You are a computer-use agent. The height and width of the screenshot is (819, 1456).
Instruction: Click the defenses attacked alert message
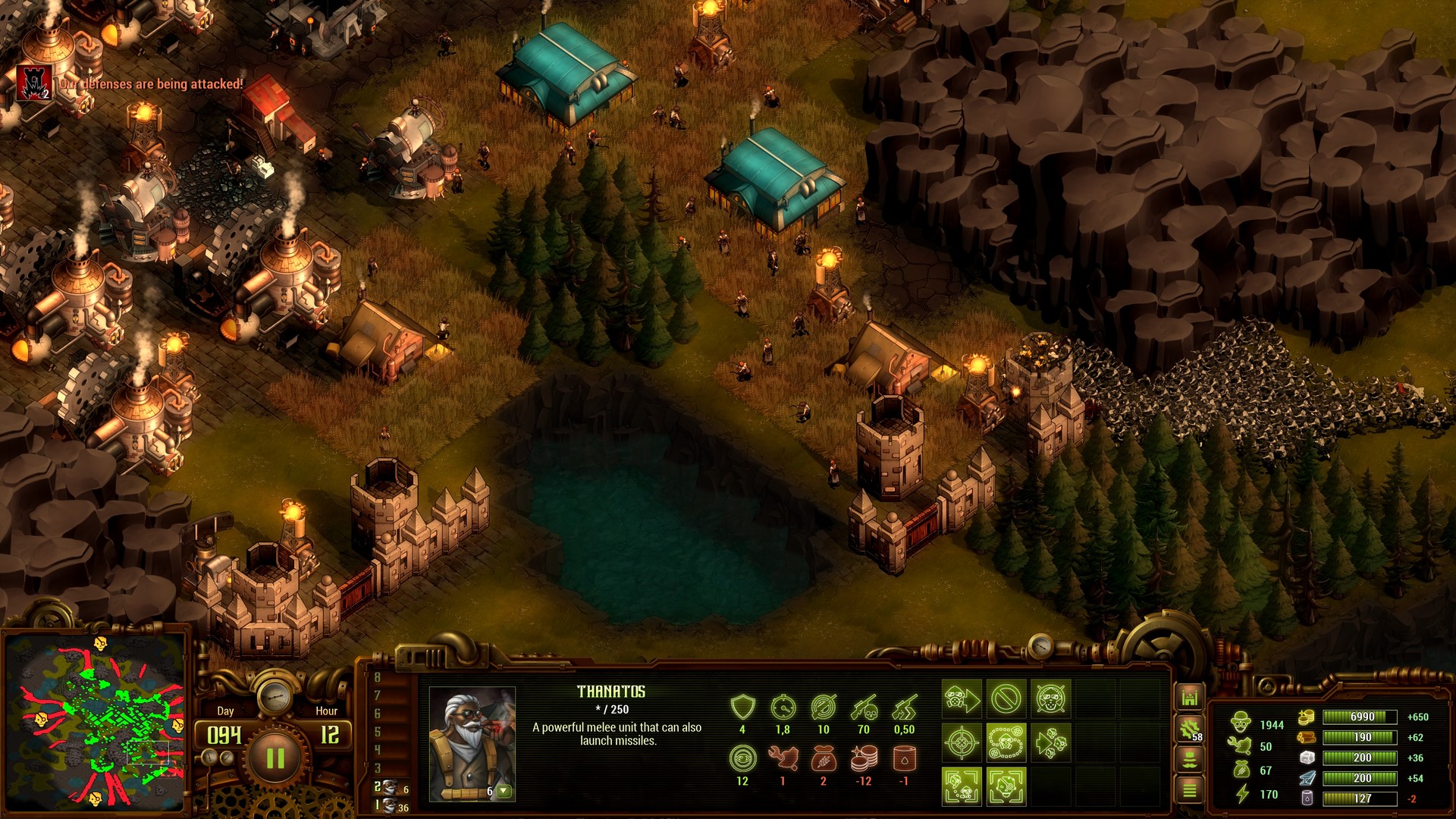pyautogui.click(x=152, y=86)
